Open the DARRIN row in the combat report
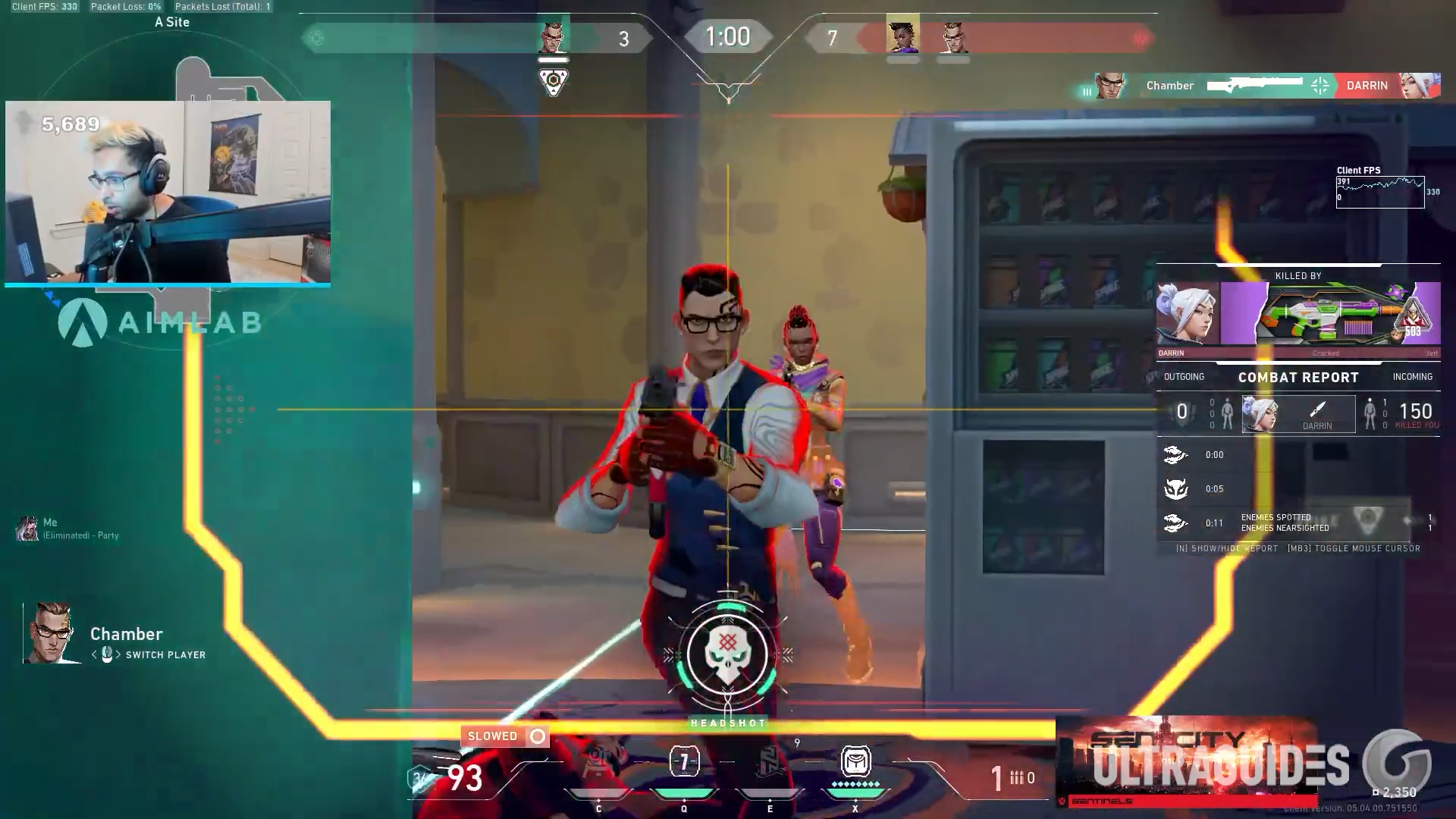Viewport: 1456px width, 819px height. (x=1298, y=413)
